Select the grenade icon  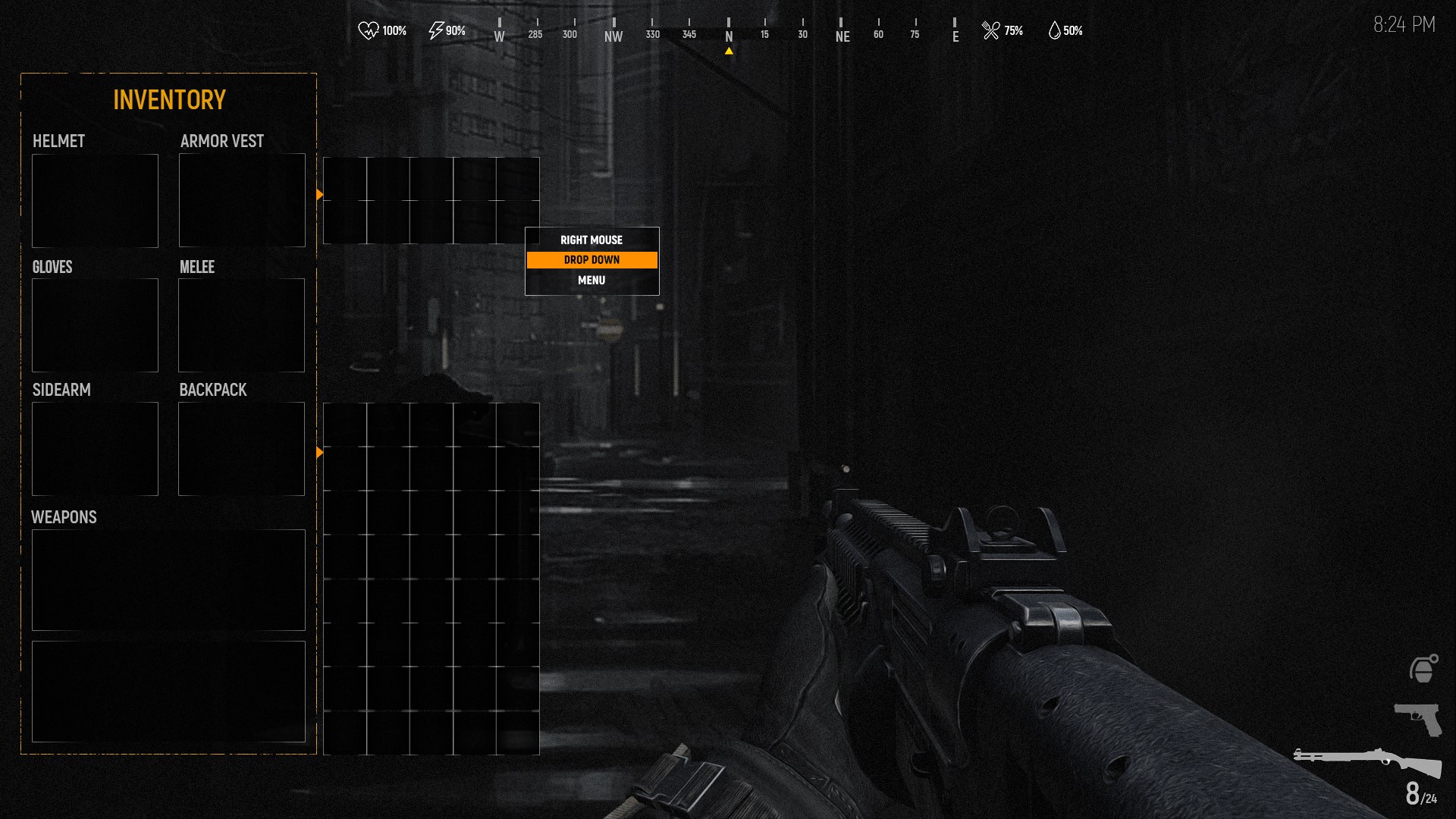tap(1423, 669)
